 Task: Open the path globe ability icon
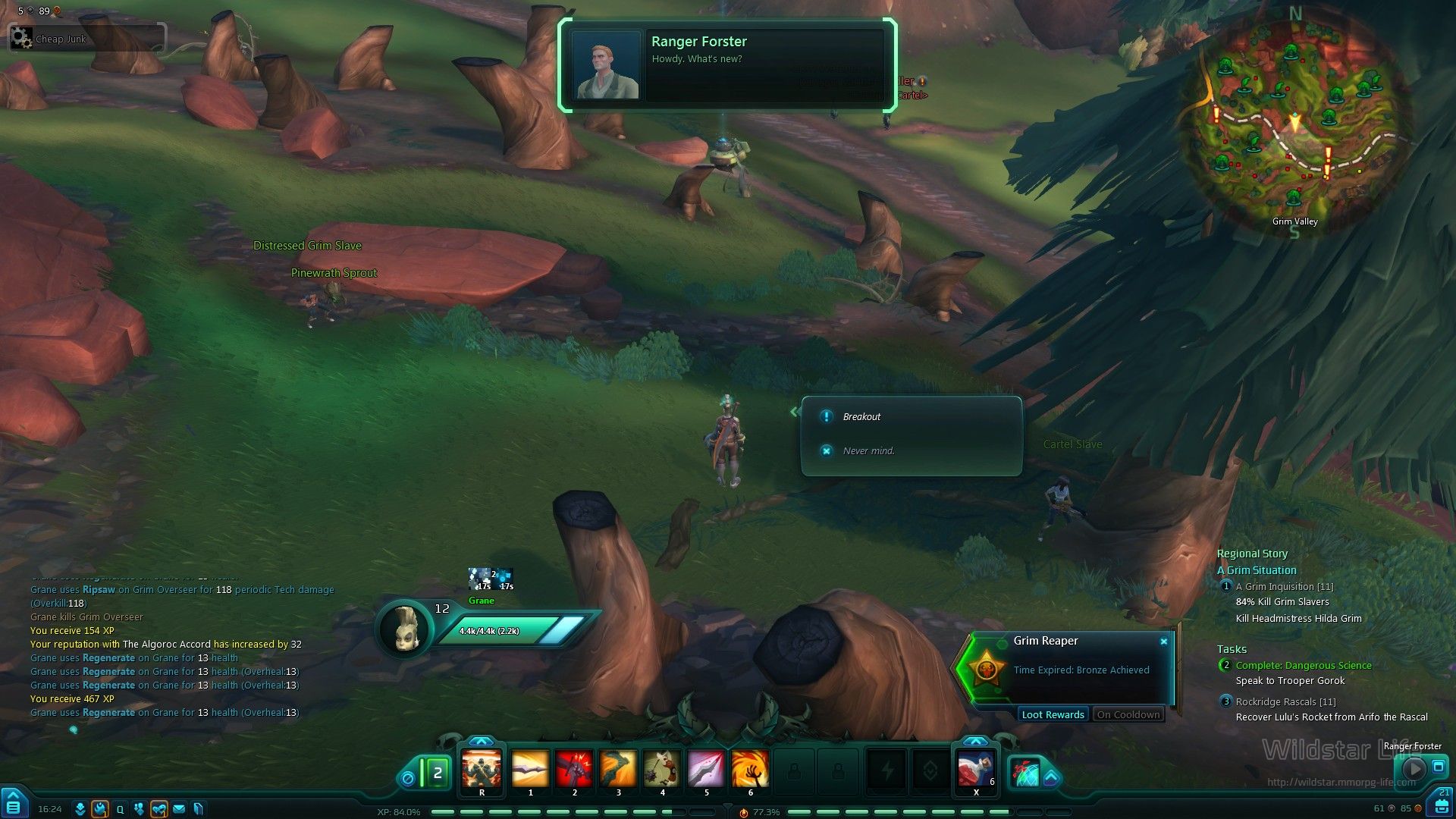1027,773
